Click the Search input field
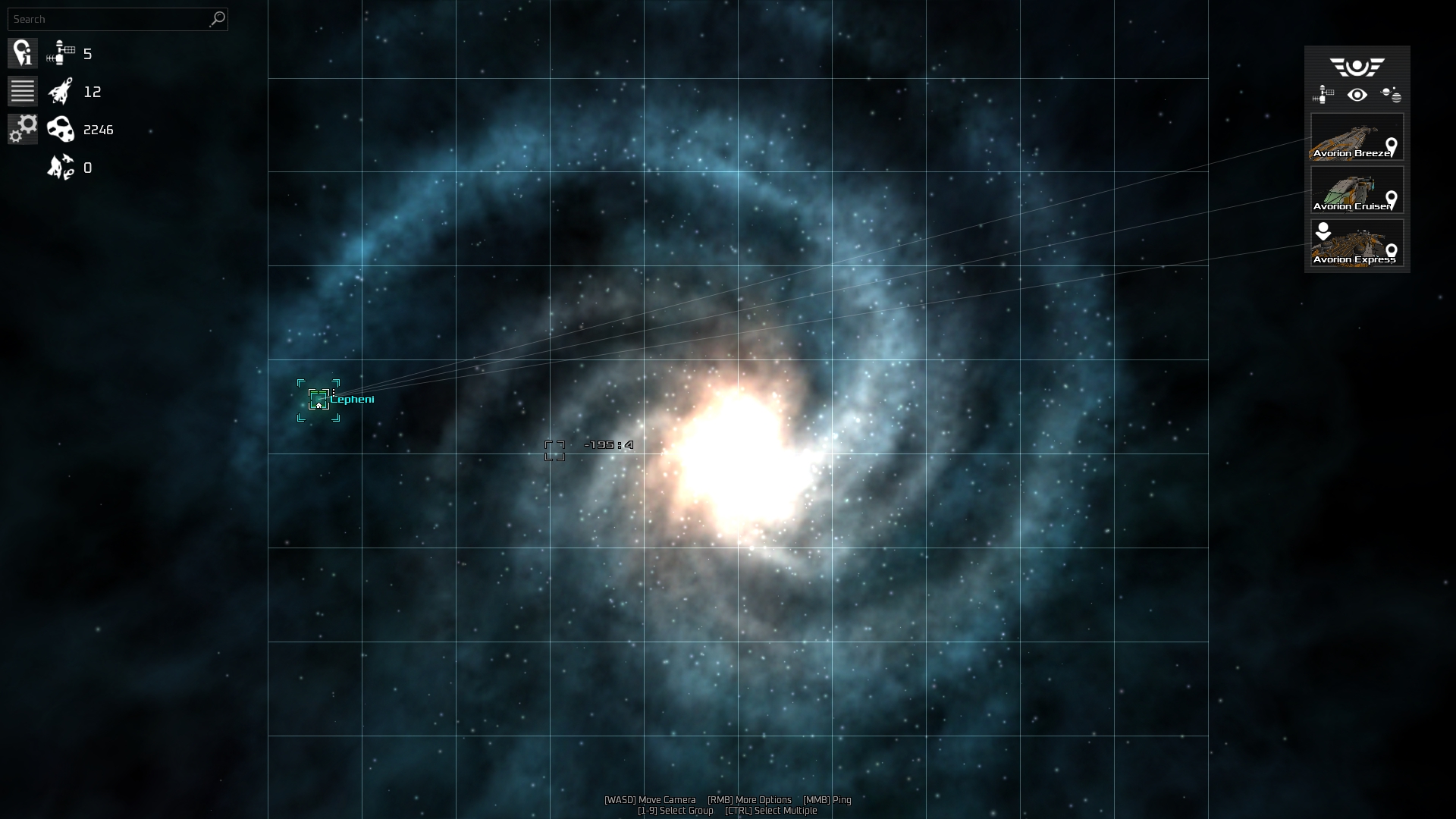The width and height of the screenshot is (1456, 819). tap(108, 19)
